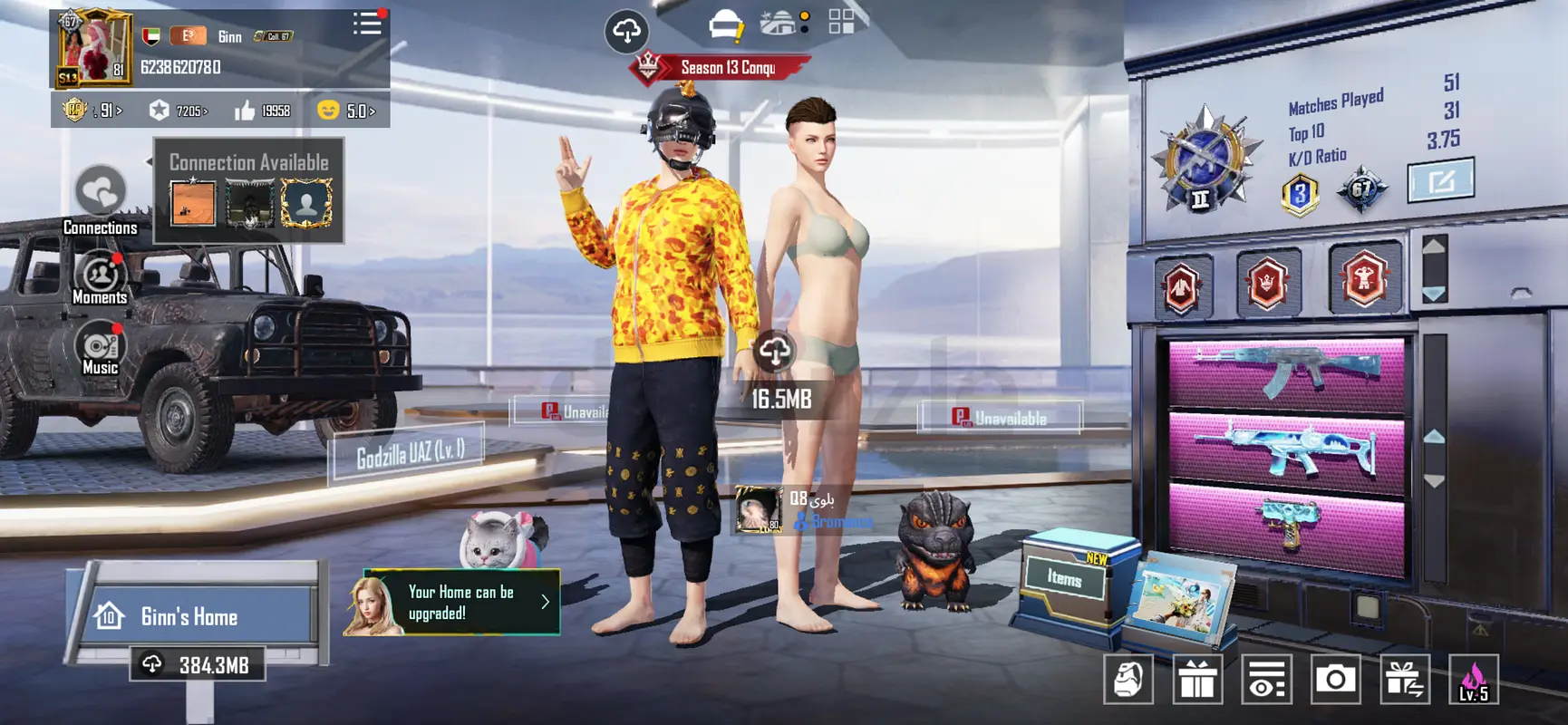
Task: Open the camera screenshot mode
Action: (x=1335, y=679)
